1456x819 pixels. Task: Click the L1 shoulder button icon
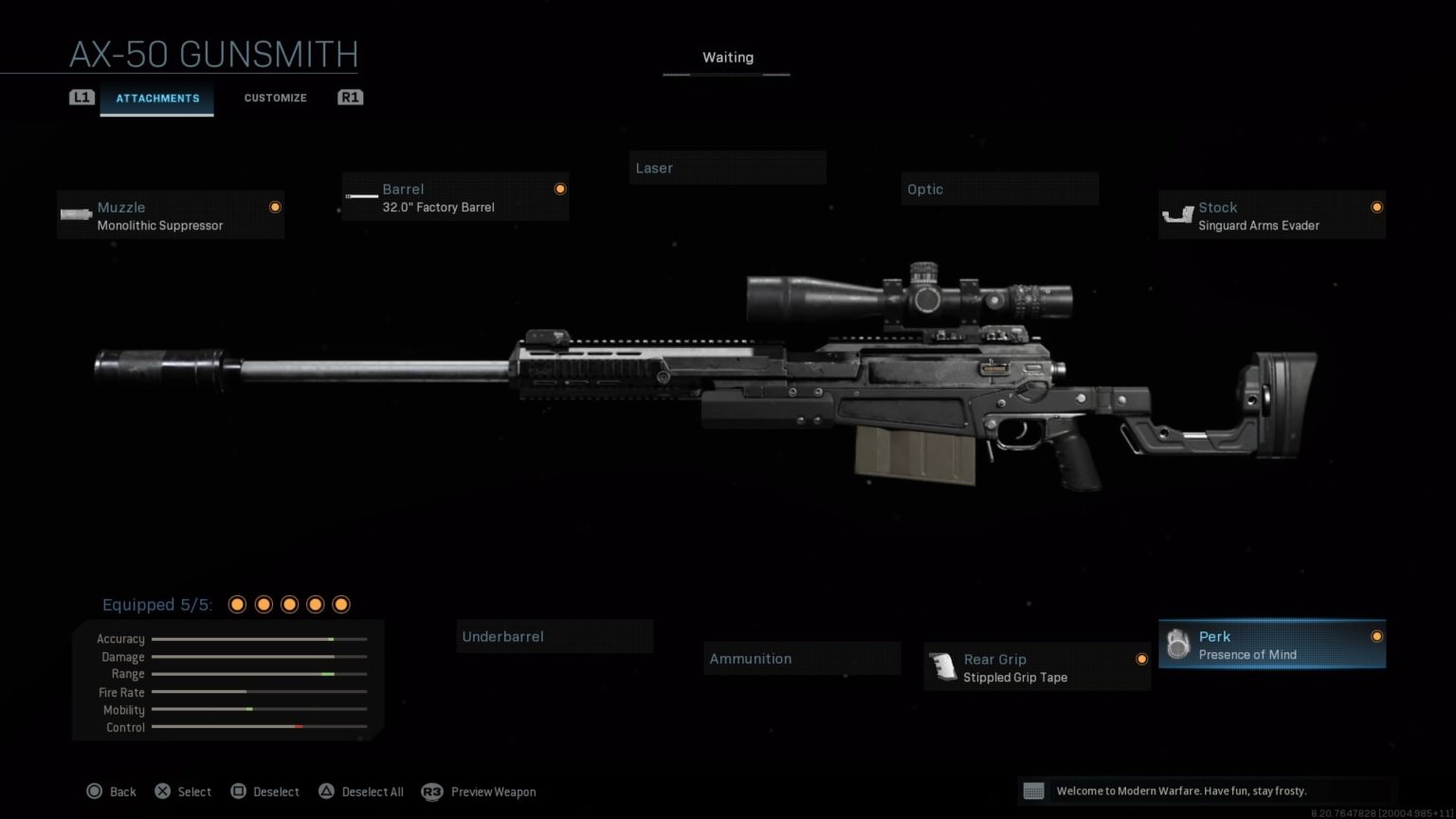(82, 97)
